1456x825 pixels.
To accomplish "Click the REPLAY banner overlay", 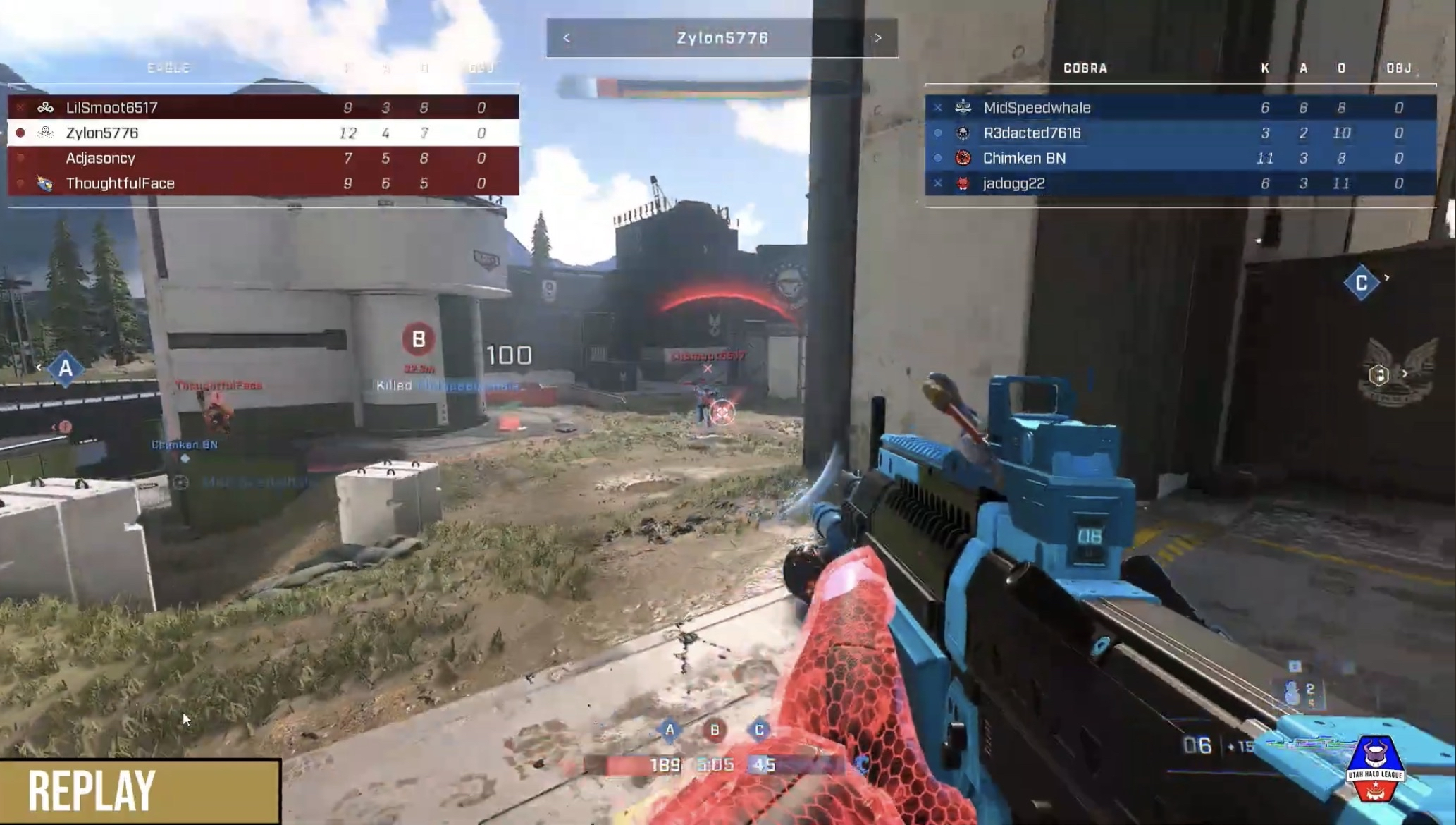I will (x=140, y=791).
